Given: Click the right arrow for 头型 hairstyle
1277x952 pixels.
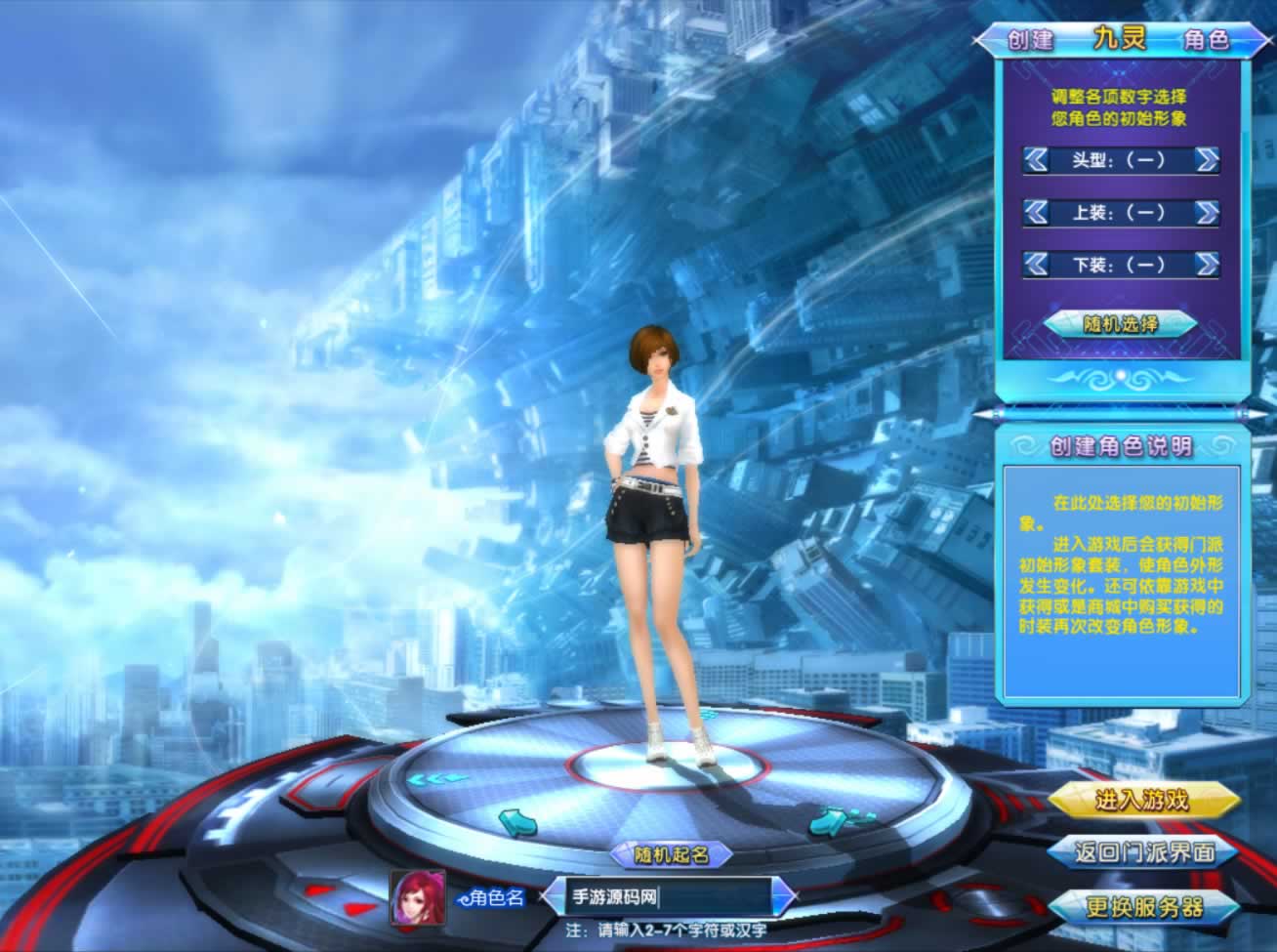Looking at the screenshot, I should pos(1207,160).
